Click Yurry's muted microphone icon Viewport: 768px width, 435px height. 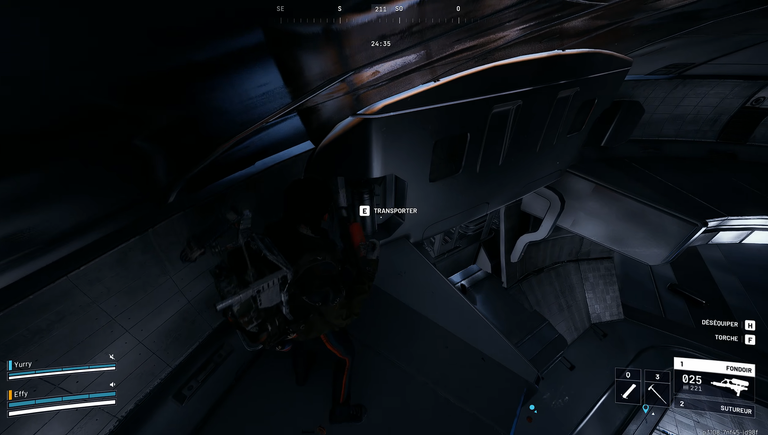pyautogui.click(x=112, y=357)
